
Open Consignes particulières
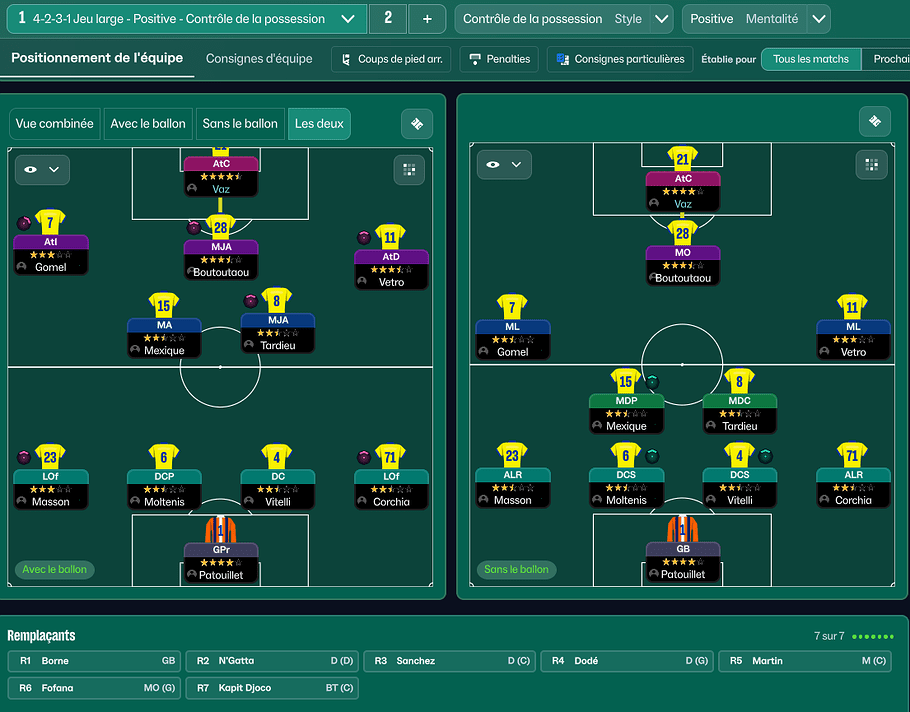[x=620, y=59]
